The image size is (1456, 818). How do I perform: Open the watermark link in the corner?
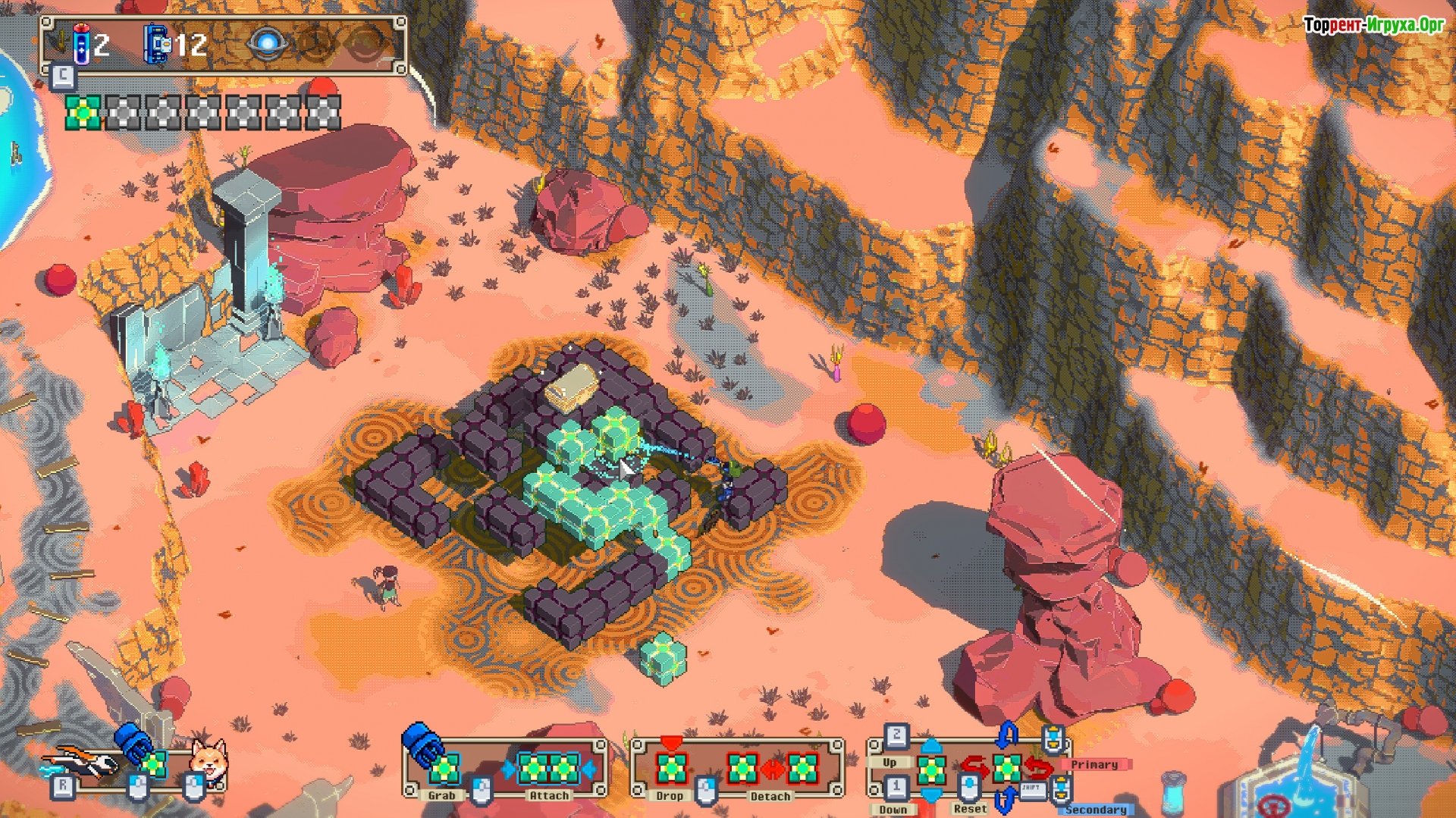(x=1373, y=25)
